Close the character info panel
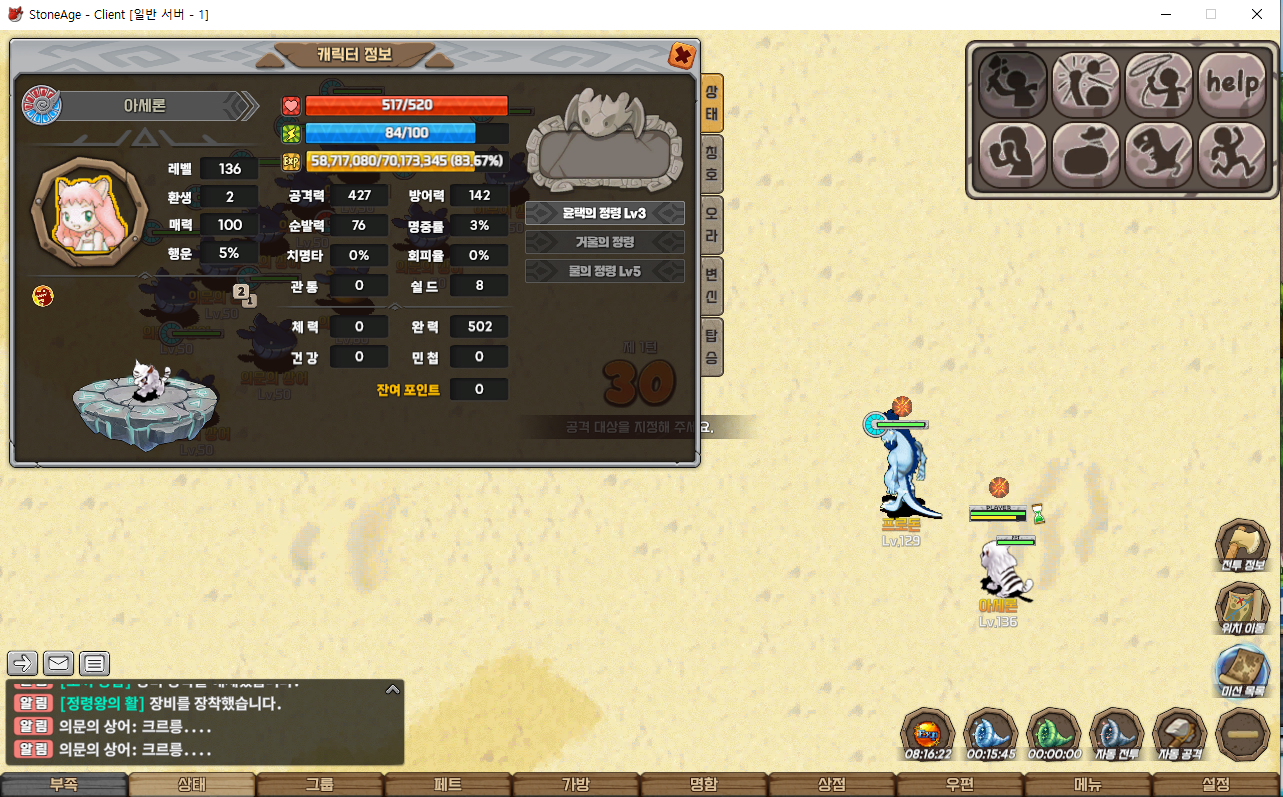This screenshot has height=797, width=1283. click(682, 55)
